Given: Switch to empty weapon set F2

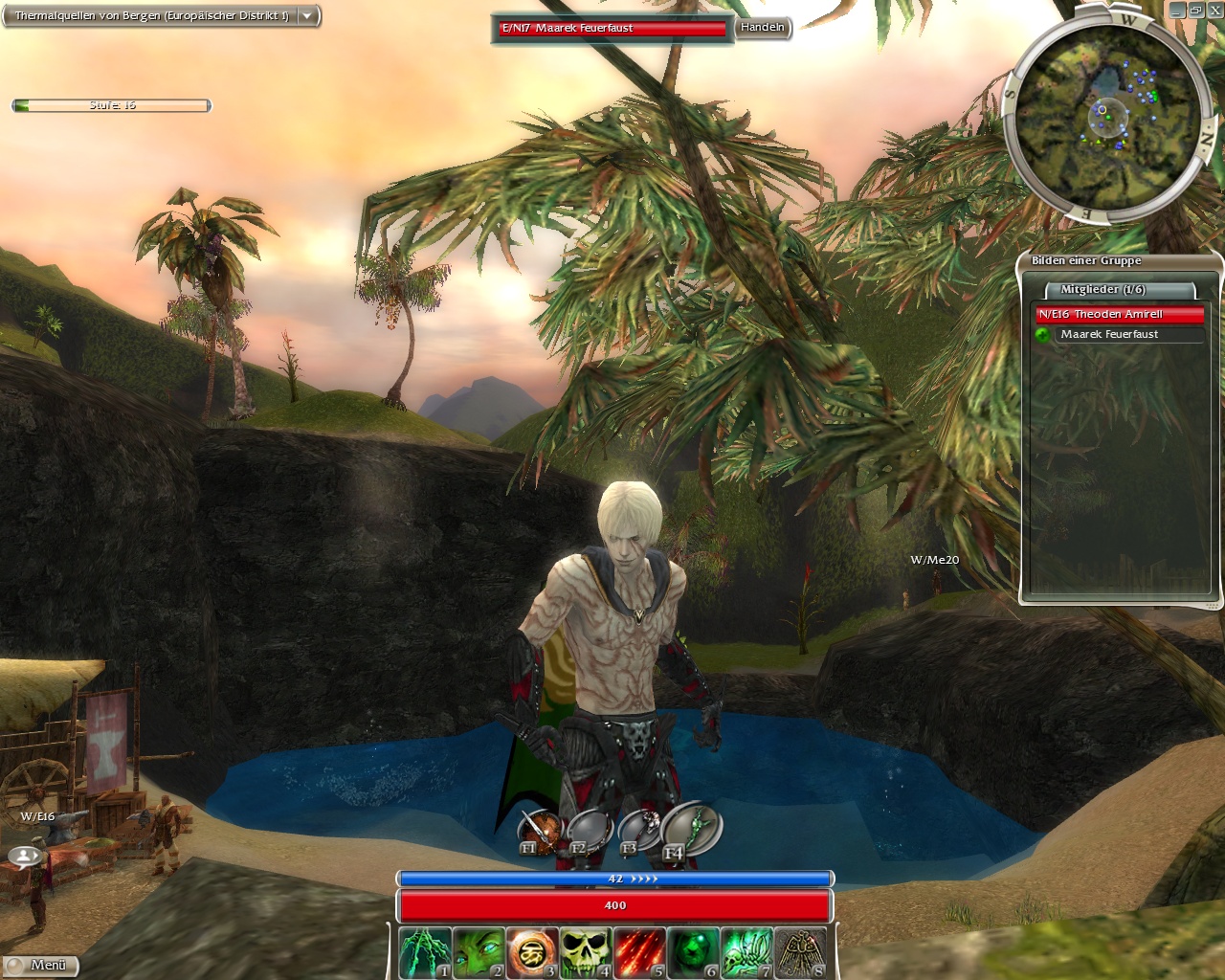Looking at the screenshot, I should (x=589, y=831).
